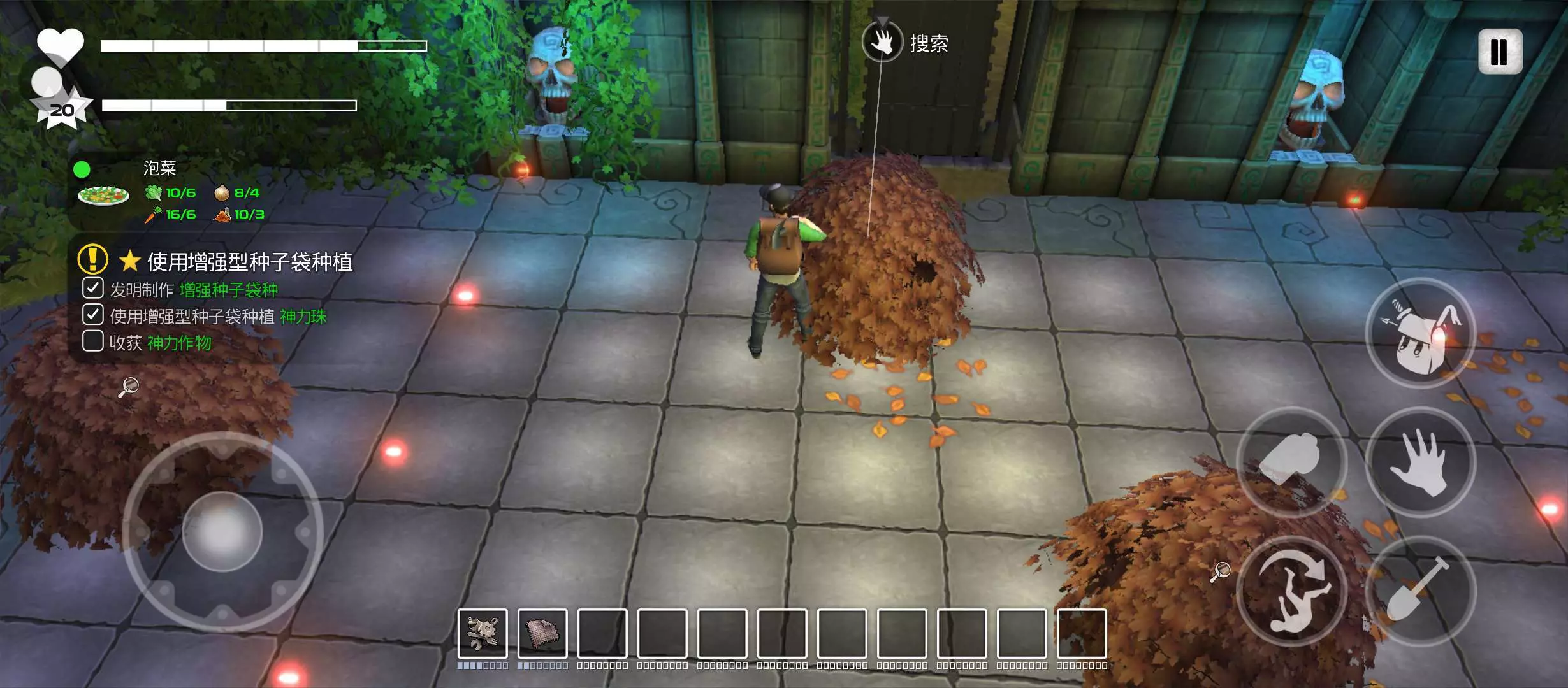Tap the yellow exclamation quest icon
The width and height of the screenshot is (1568, 688).
[x=92, y=260]
